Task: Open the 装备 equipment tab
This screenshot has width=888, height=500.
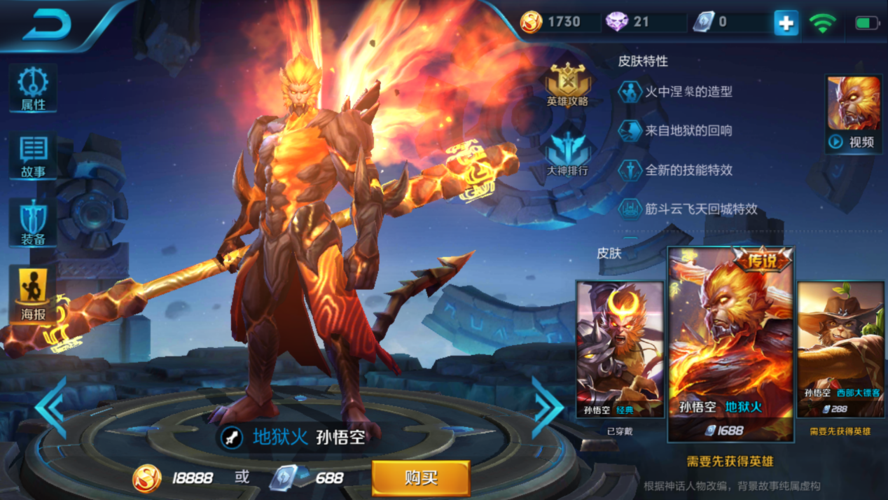Action: pos(33,221)
